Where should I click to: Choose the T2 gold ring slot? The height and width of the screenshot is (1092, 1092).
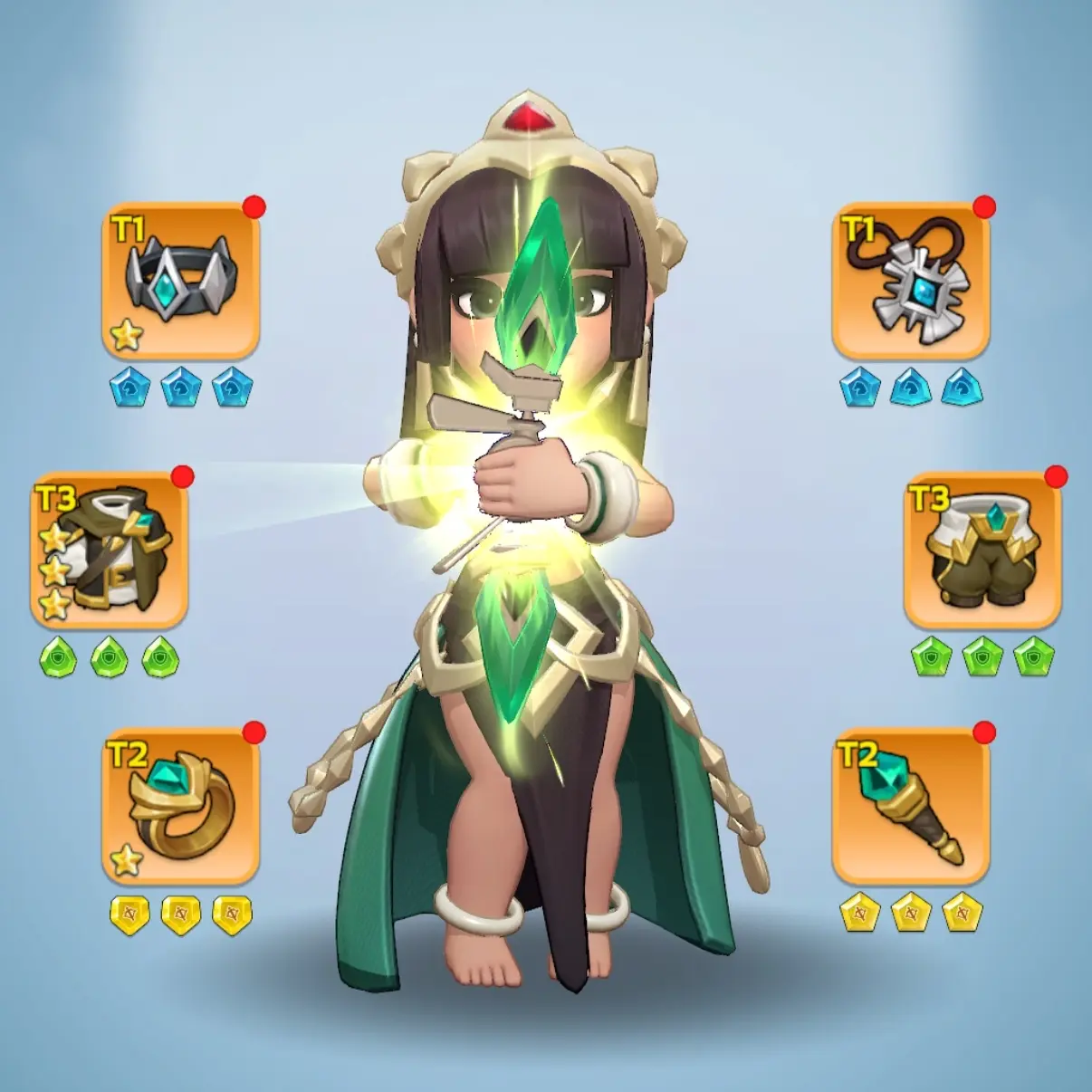[x=181, y=806]
